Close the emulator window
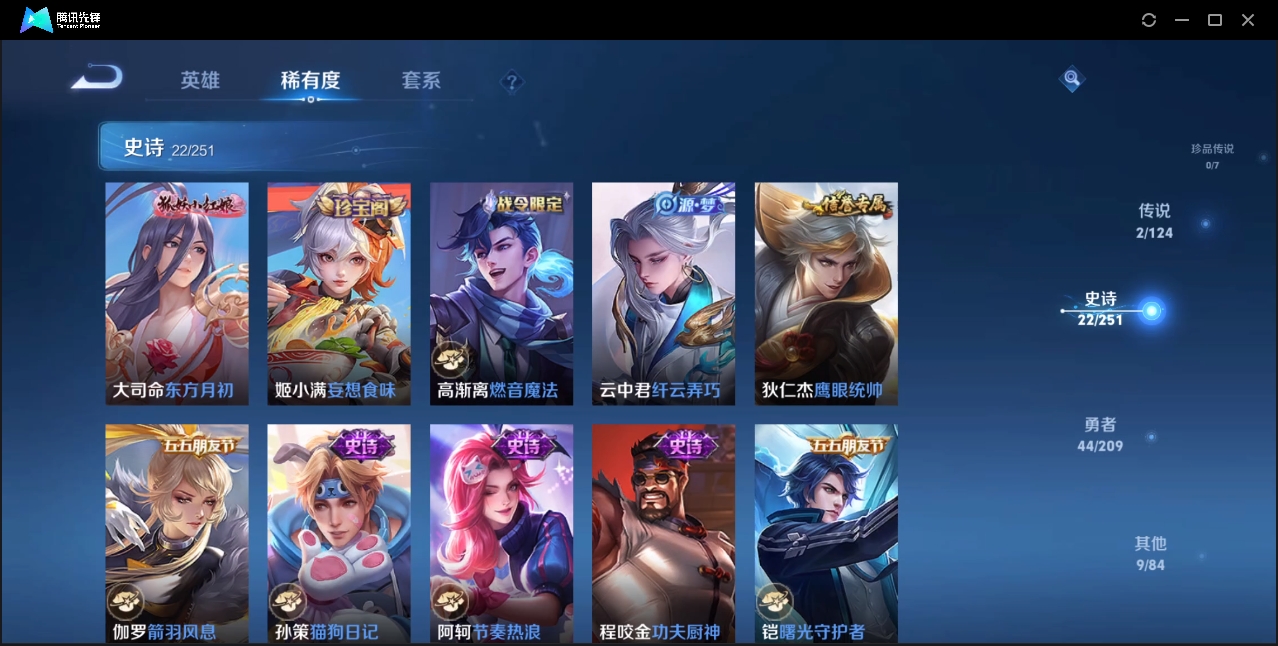This screenshot has width=1278, height=646. (x=1248, y=20)
